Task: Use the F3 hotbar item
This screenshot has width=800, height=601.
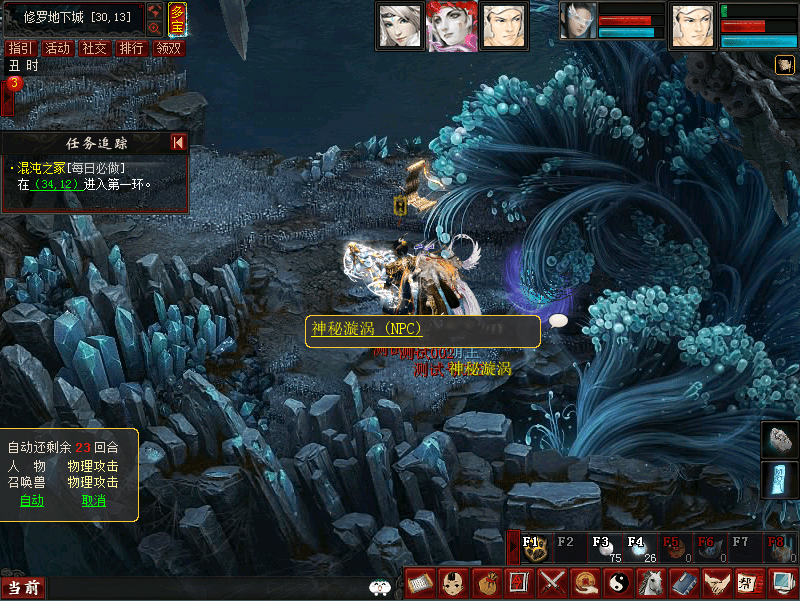Action: pyautogui.click(x=603, y=548)
